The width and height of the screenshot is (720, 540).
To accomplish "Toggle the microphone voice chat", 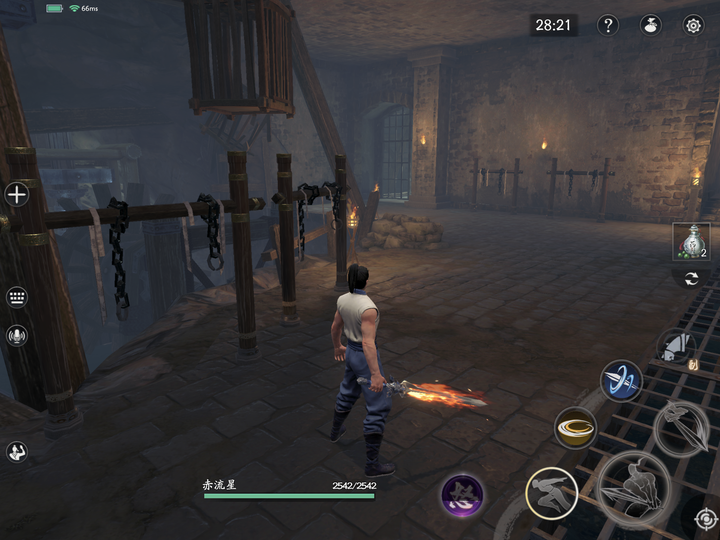I will (17, 336).
